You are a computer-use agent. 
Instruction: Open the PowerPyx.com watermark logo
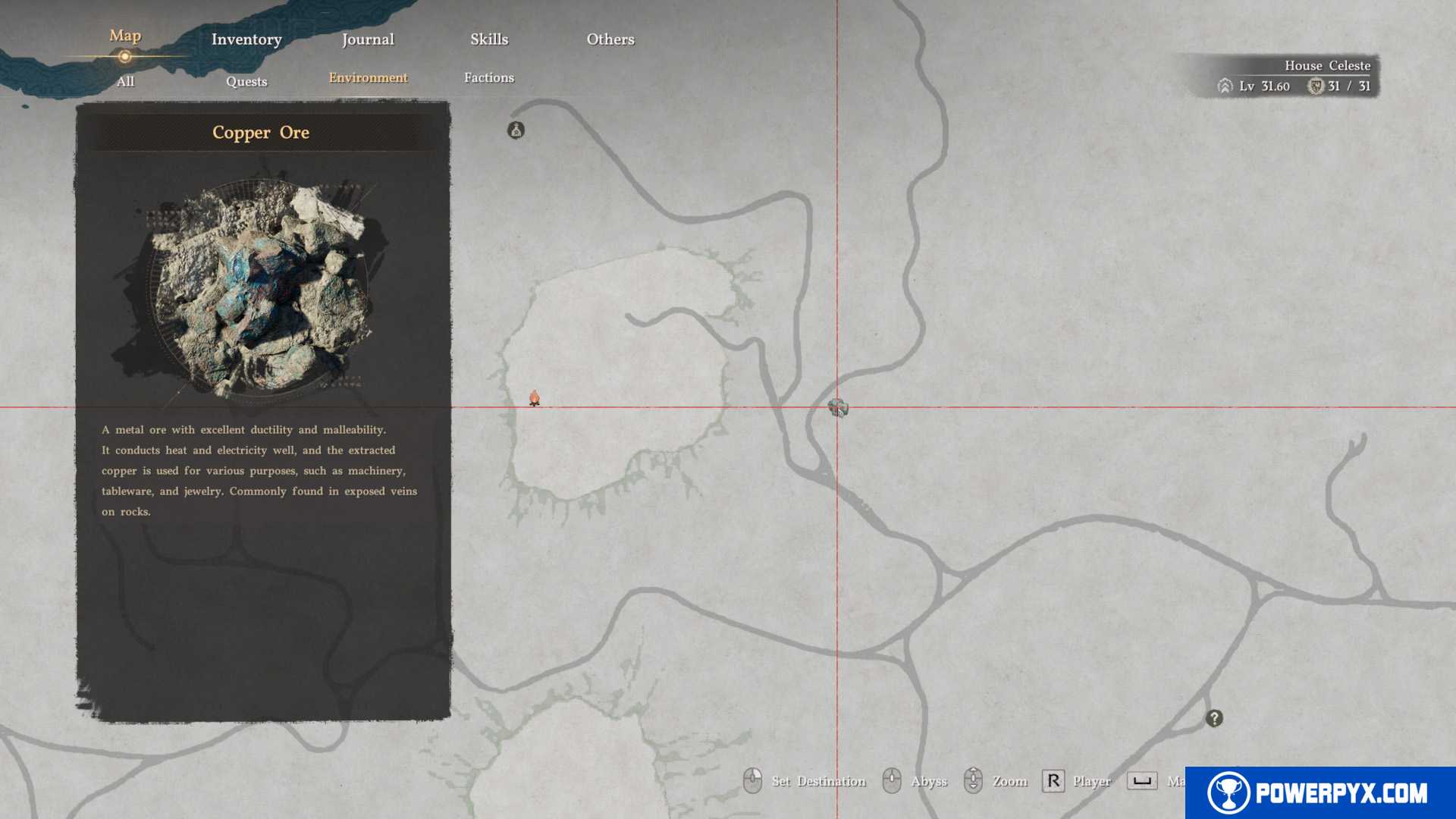coord(1320,792)
